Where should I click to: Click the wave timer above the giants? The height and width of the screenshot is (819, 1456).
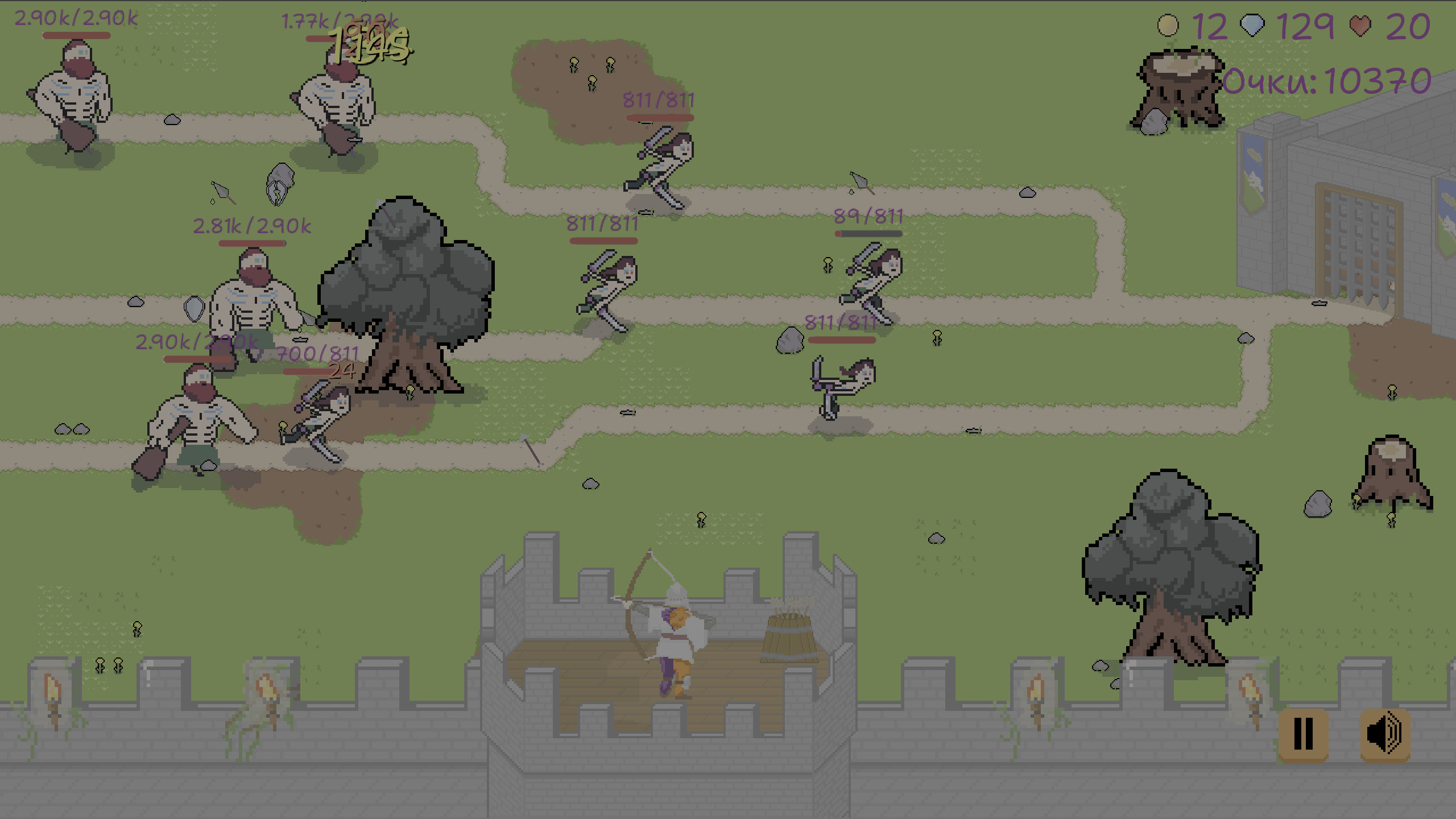[x=370, y=45]
